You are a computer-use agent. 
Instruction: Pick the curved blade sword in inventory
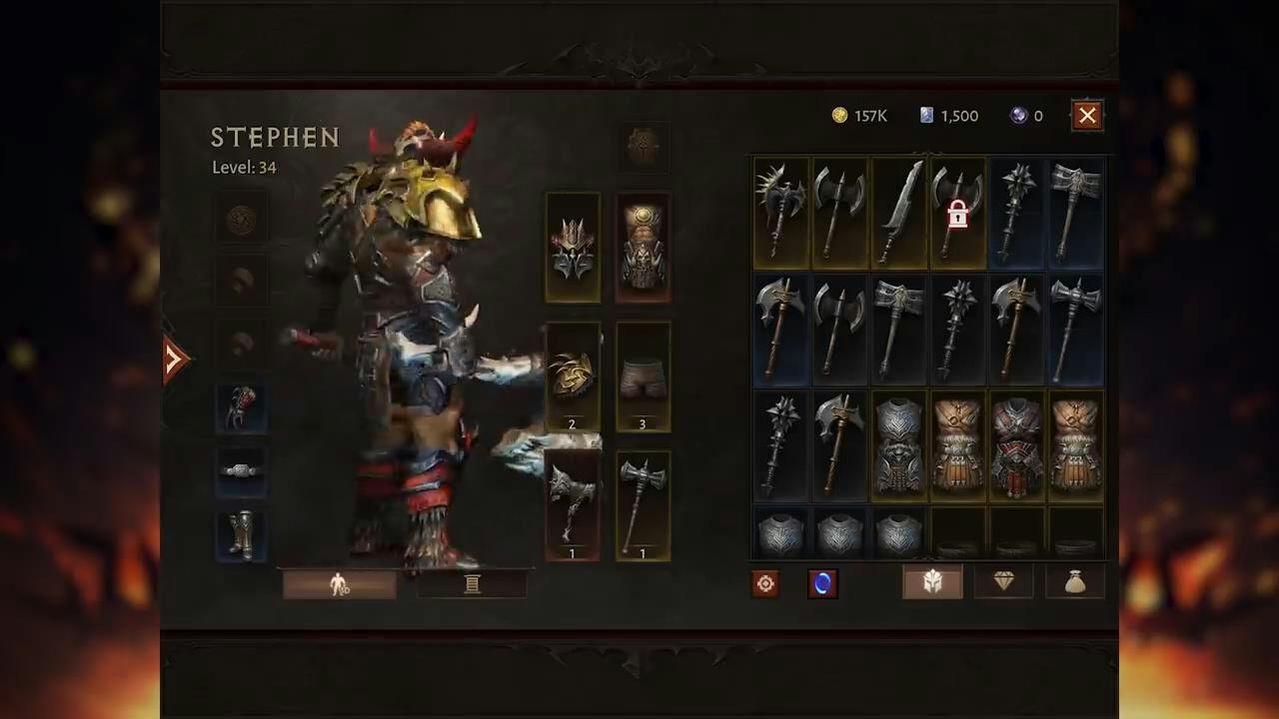(x=899, y=213)
